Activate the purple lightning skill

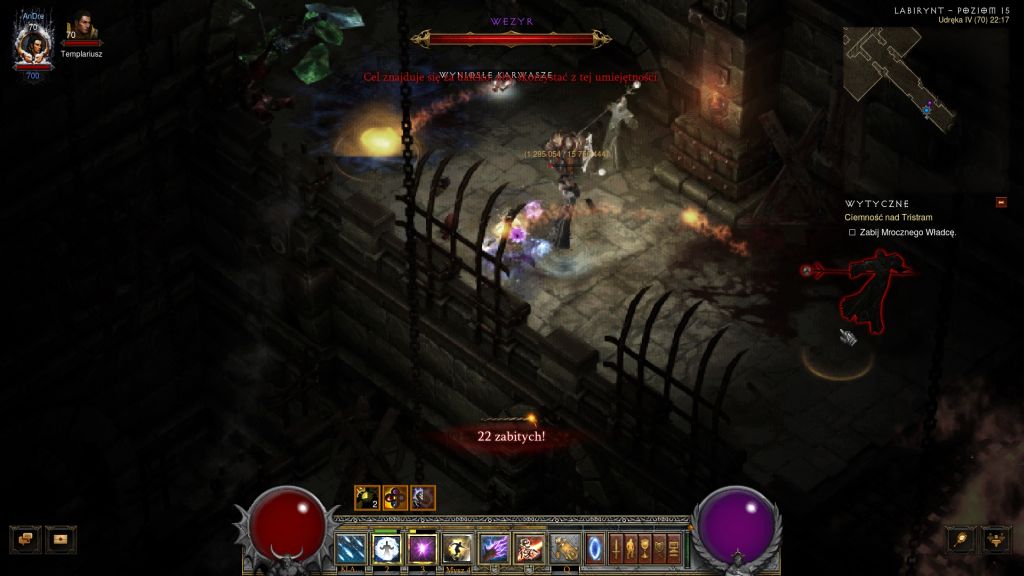pos(494,548)
